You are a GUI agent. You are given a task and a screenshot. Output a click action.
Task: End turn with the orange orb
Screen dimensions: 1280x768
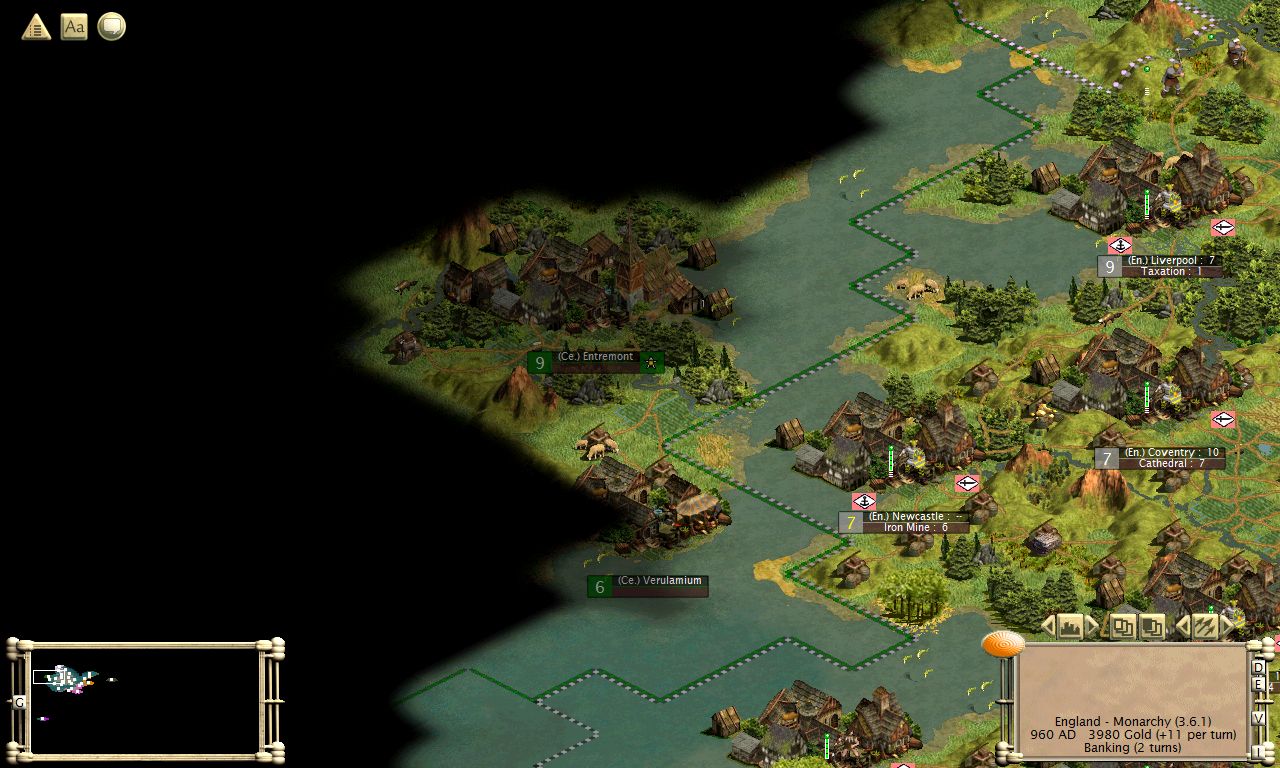[1002, 644]
